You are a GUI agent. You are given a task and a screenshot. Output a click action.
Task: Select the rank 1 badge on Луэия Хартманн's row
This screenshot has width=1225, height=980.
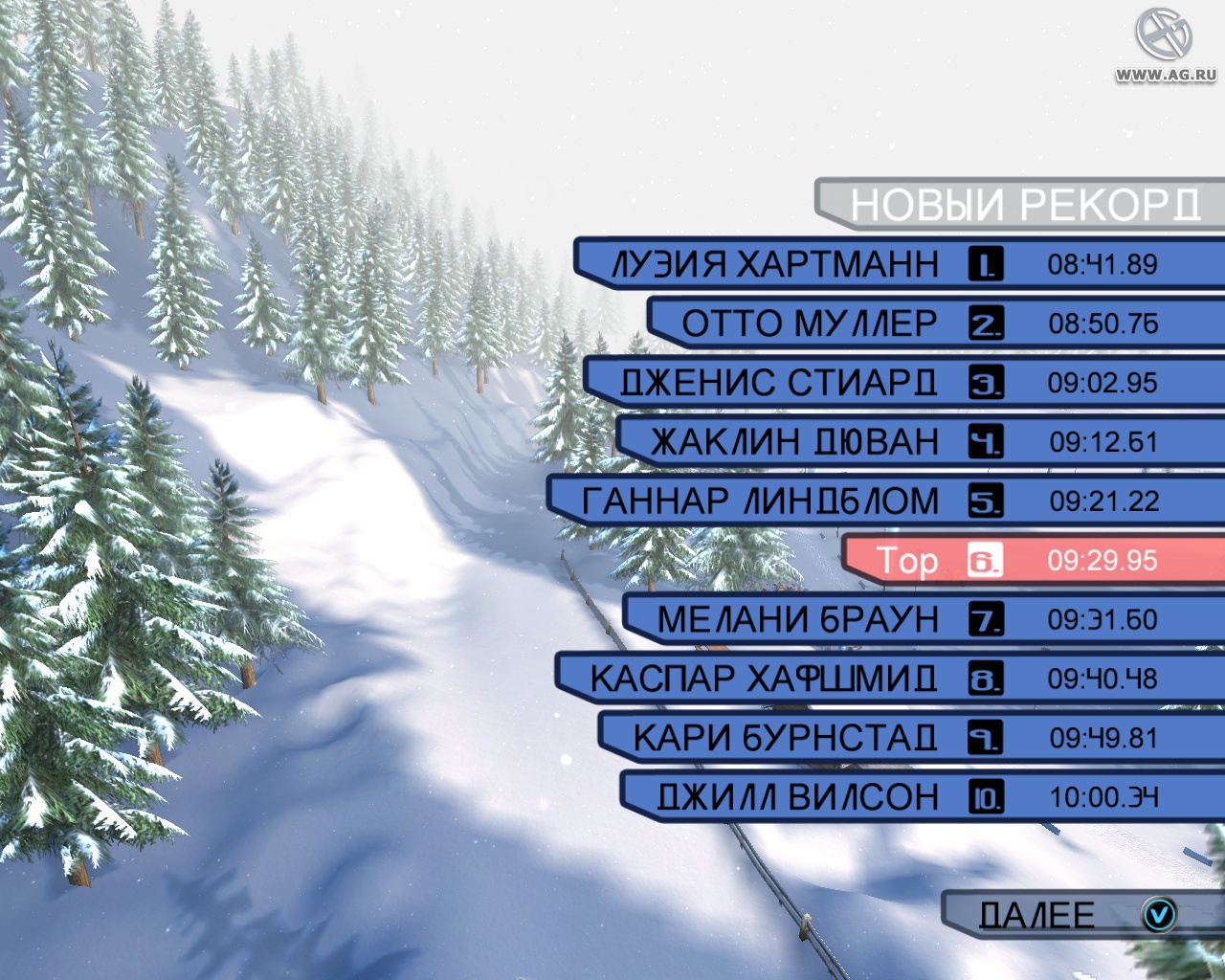pos(986,265)
